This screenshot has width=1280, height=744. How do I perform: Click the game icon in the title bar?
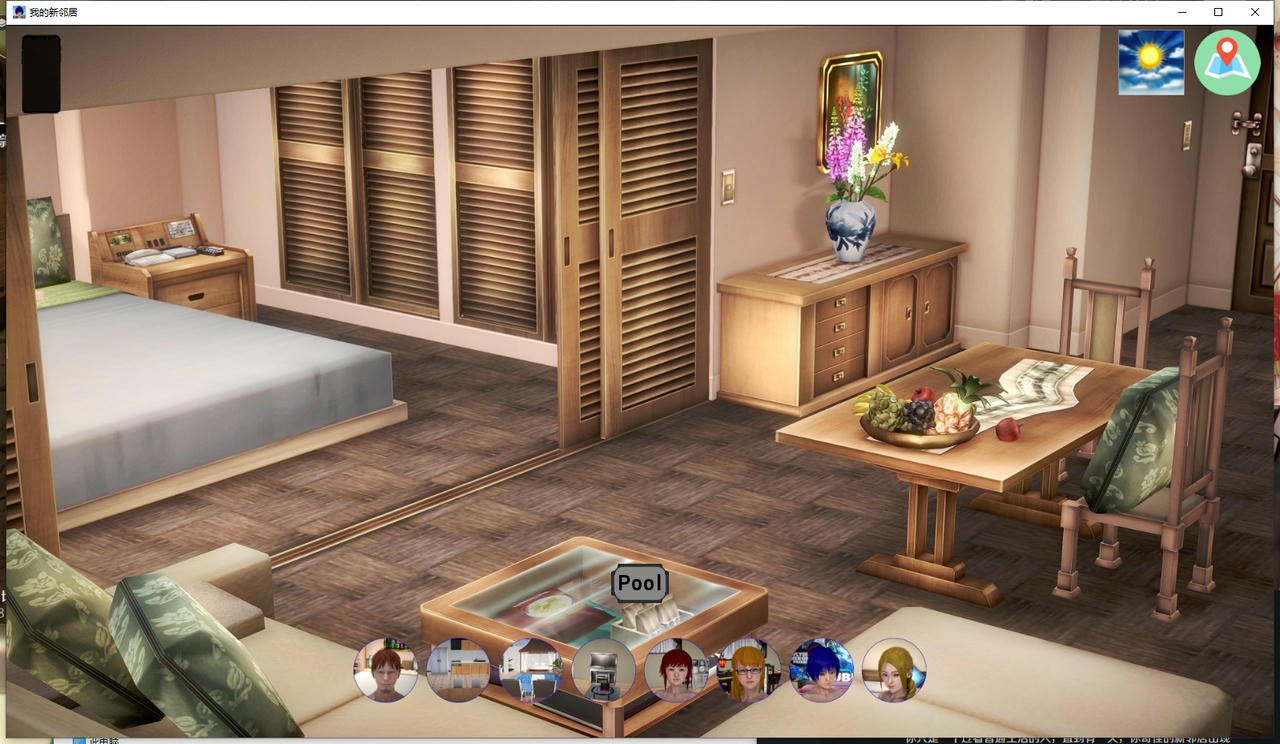[x=19, y=11]
